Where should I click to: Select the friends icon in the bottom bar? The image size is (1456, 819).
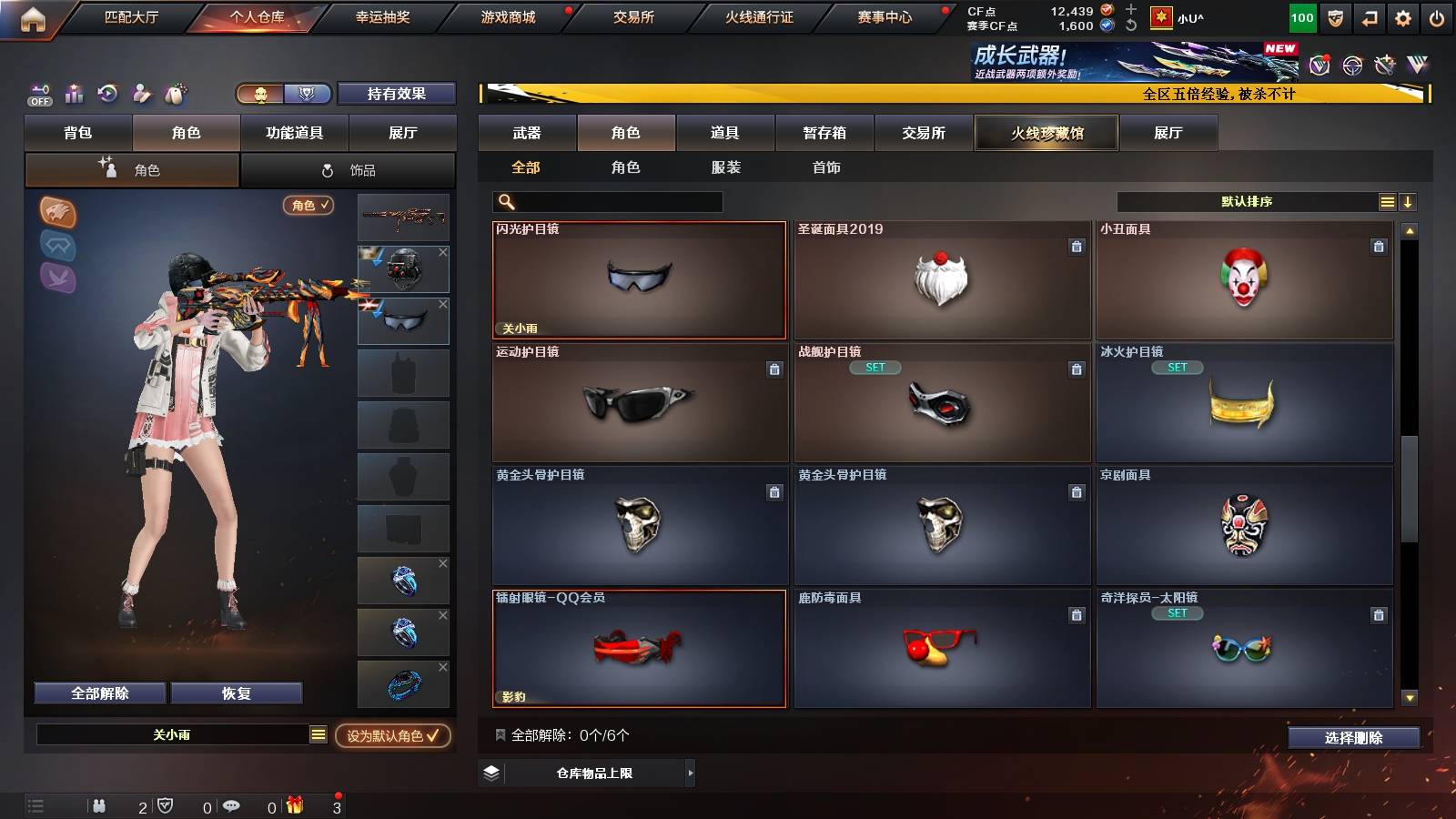(100, 806)
